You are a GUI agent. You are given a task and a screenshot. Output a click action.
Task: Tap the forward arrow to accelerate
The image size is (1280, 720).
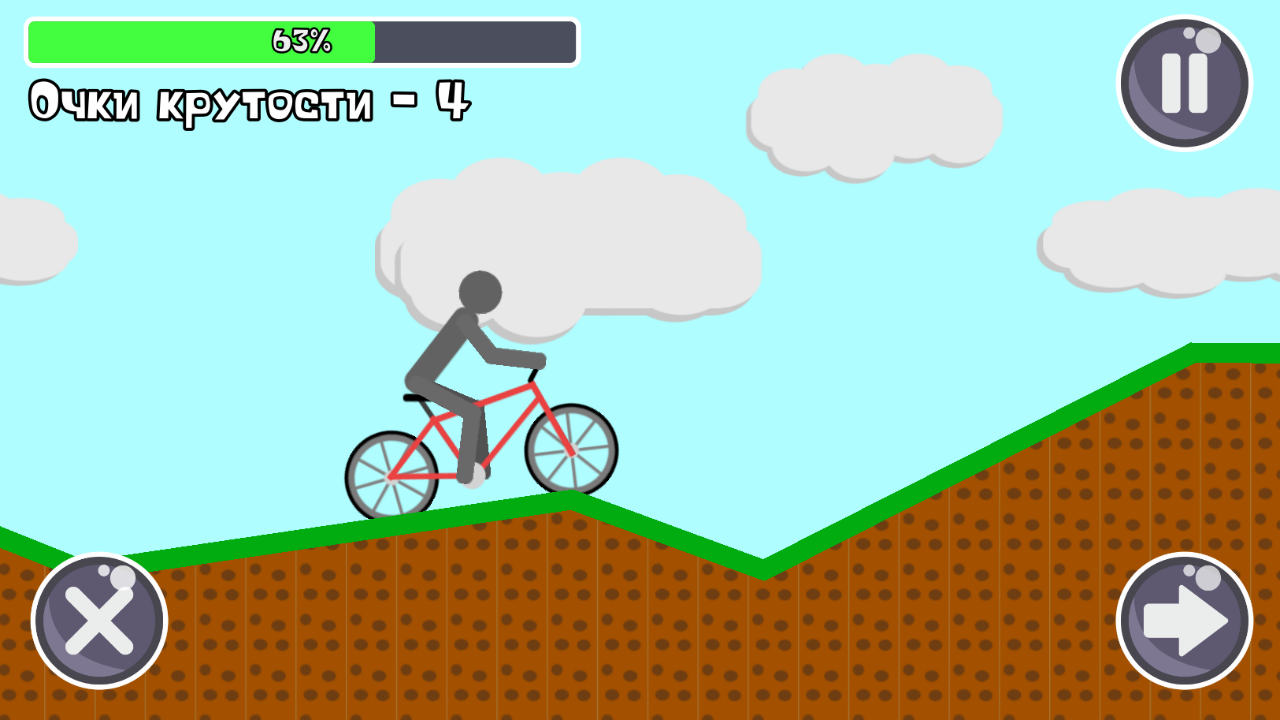pos(1186,620)
